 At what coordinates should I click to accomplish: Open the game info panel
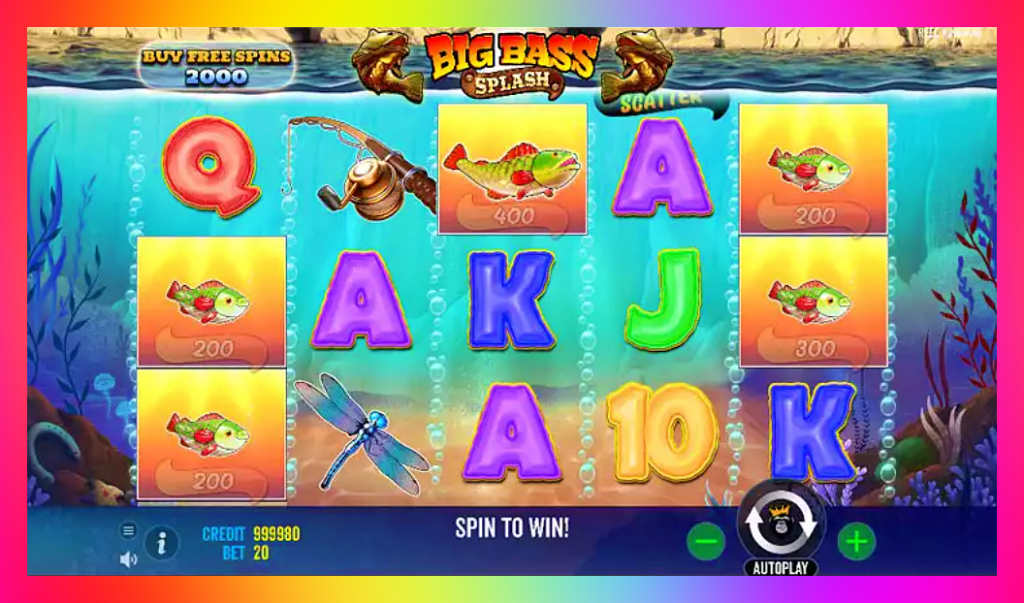click(162, 543)
